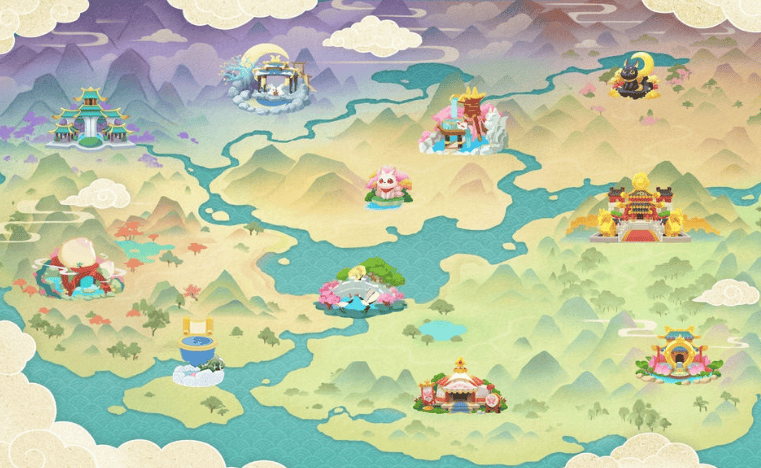This screenshot has height=468, width=761.
Task: Enter the red-roofed hall with round dome
Action: 461,386
